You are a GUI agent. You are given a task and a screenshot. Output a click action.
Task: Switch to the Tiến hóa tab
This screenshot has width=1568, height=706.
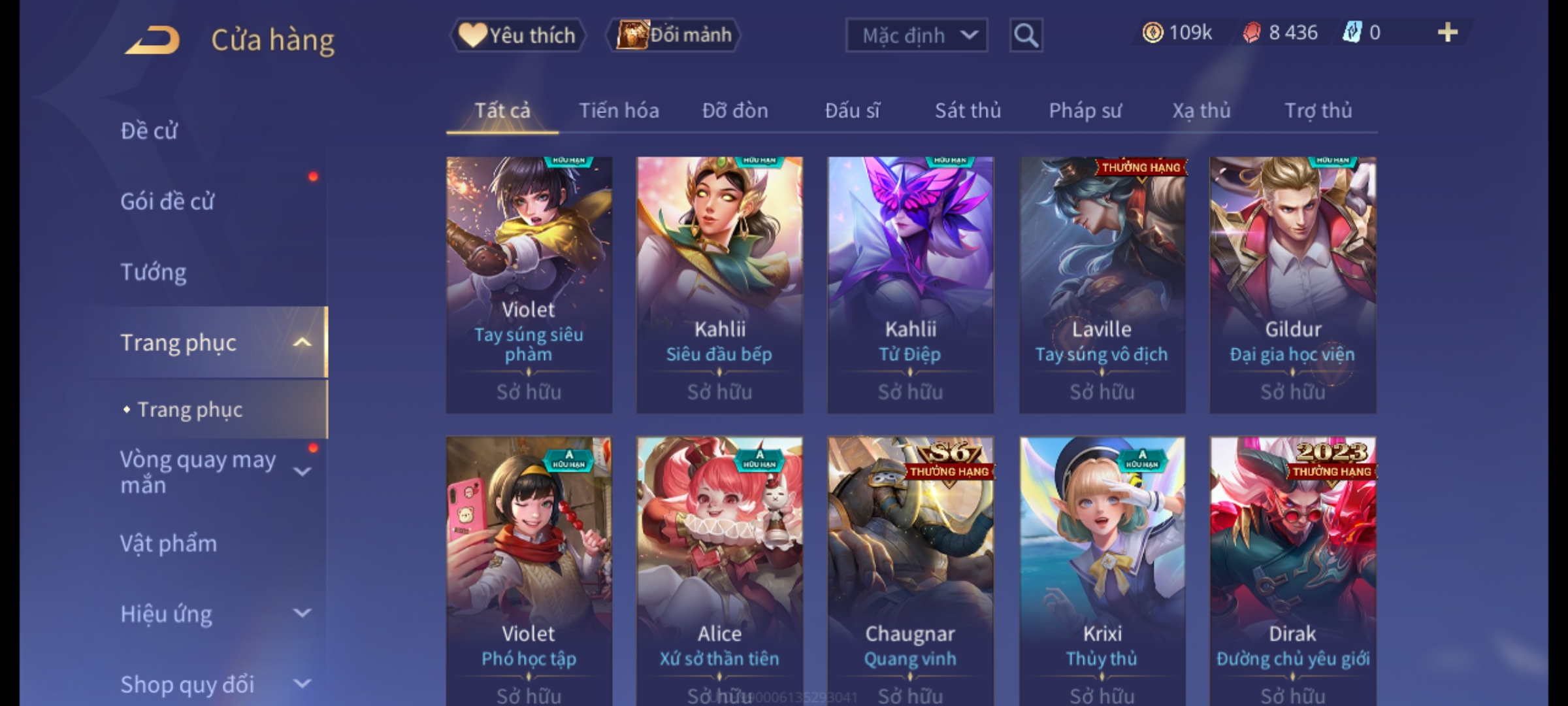[x=619, y=111]
